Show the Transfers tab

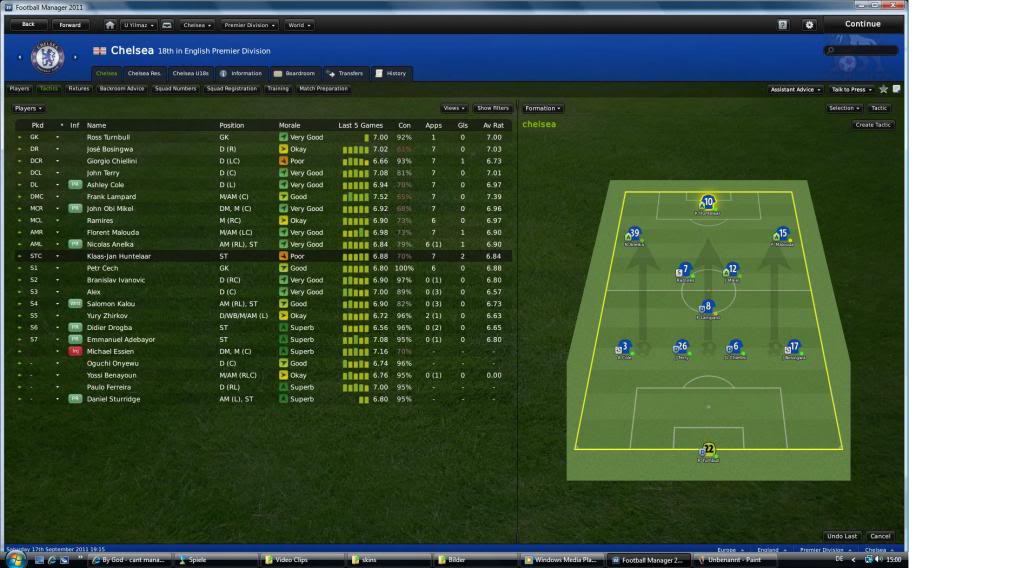(x=345, y=73)
